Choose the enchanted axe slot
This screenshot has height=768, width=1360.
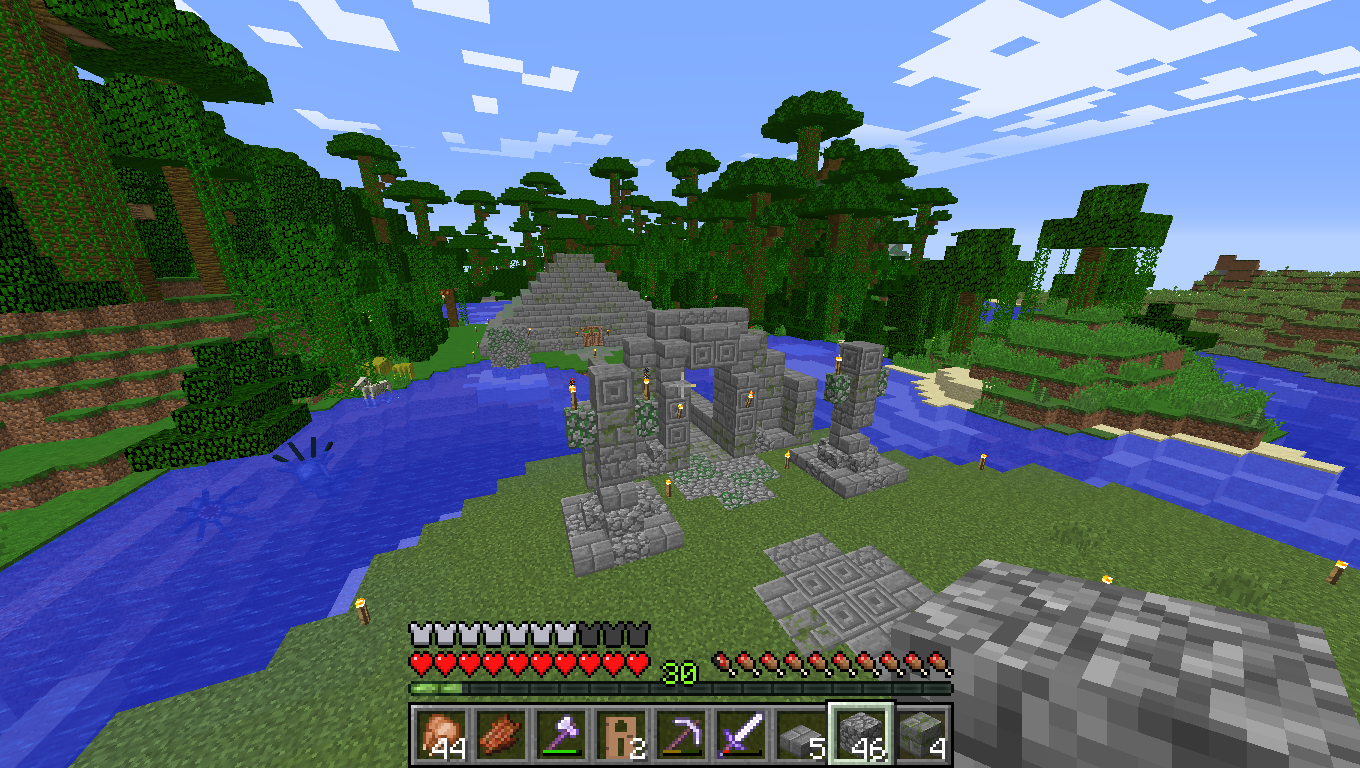point(560,735)
